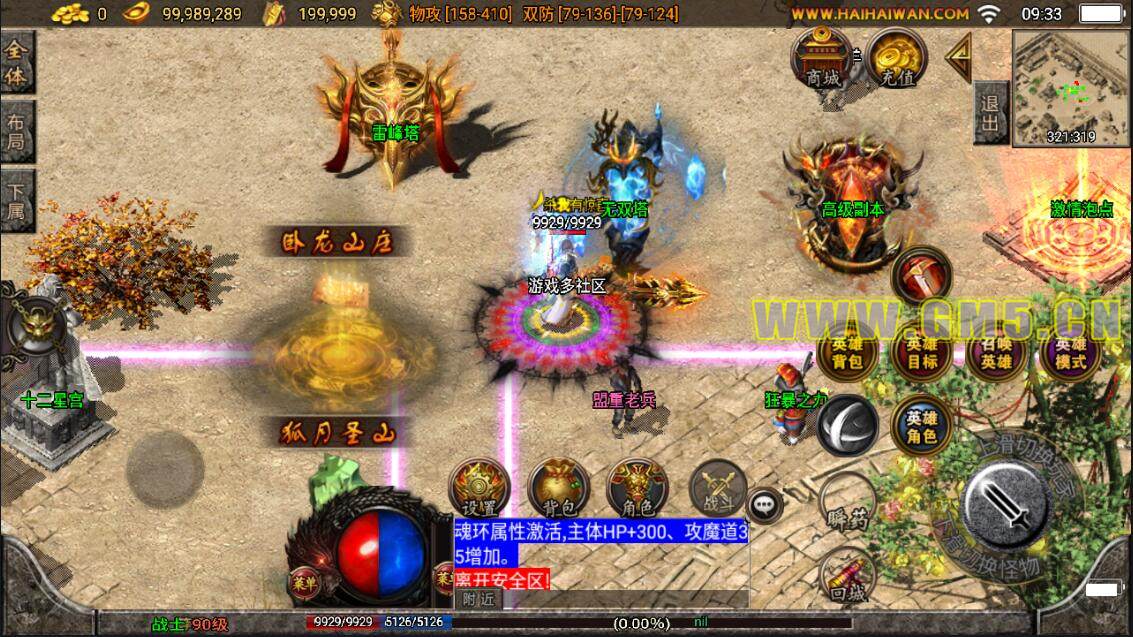Open chat with the speech bubble button
This screenshot has height=637, width=1133.
pos(765,507)
